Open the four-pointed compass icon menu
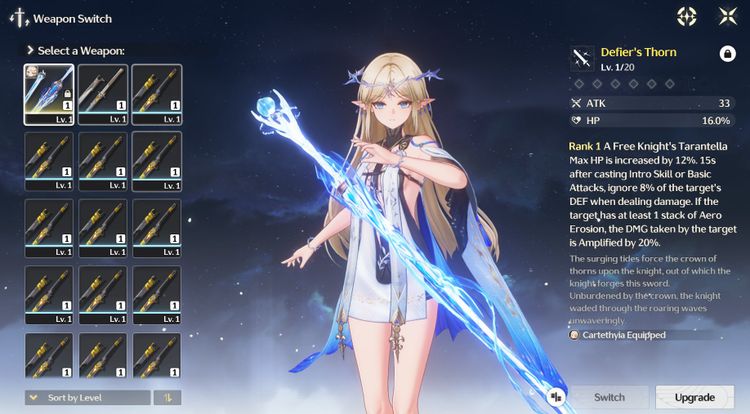 686,16
